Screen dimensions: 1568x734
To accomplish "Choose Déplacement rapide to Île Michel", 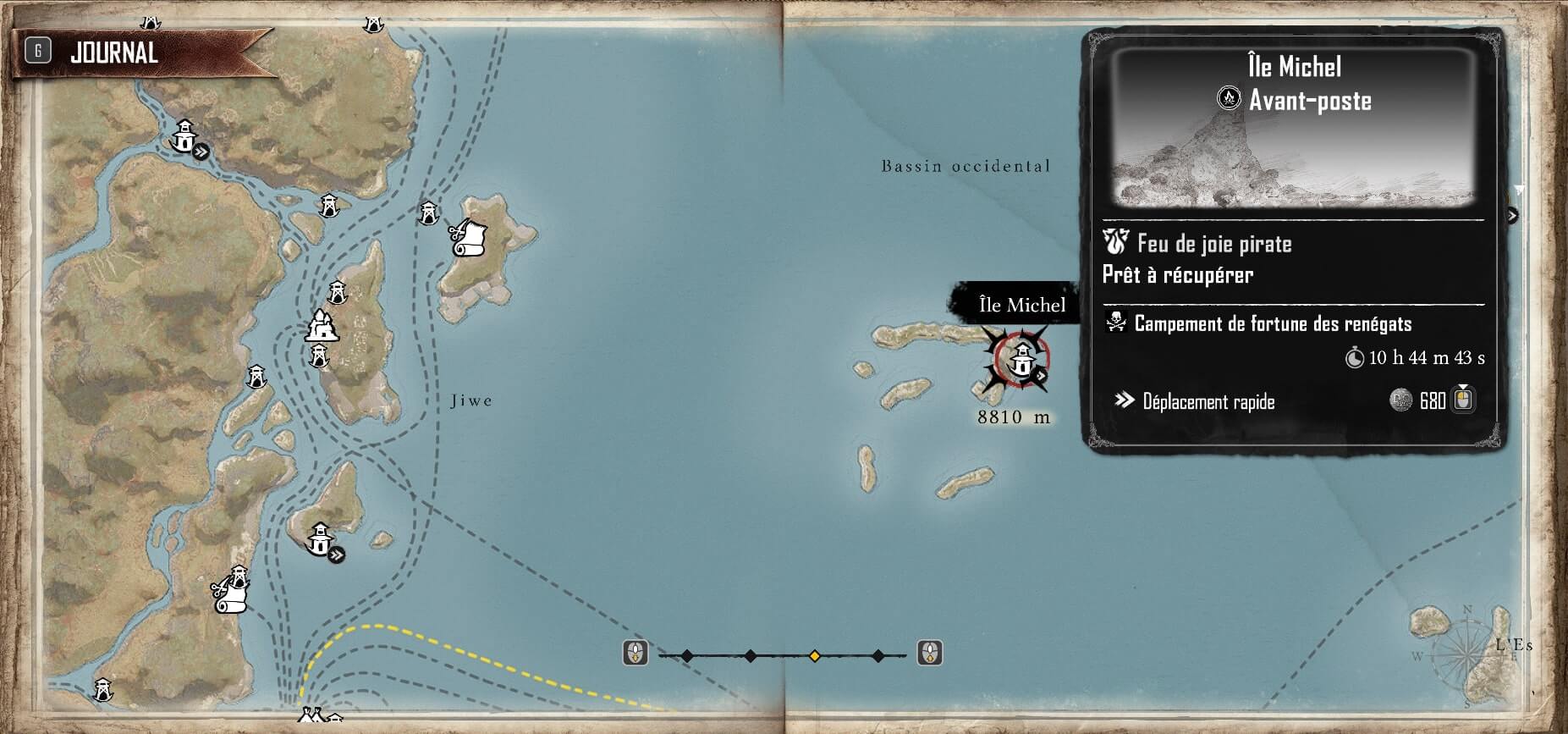I will (1208, 401).
